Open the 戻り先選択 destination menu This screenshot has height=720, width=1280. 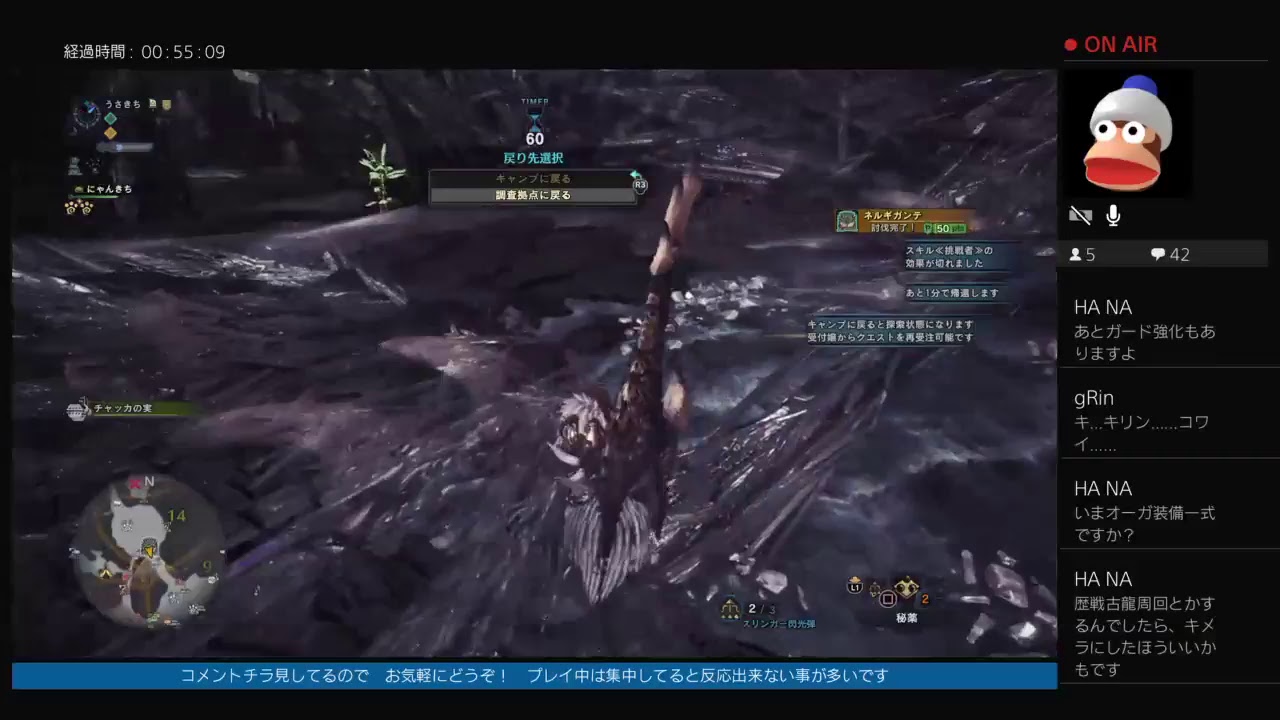click(534, 158)
